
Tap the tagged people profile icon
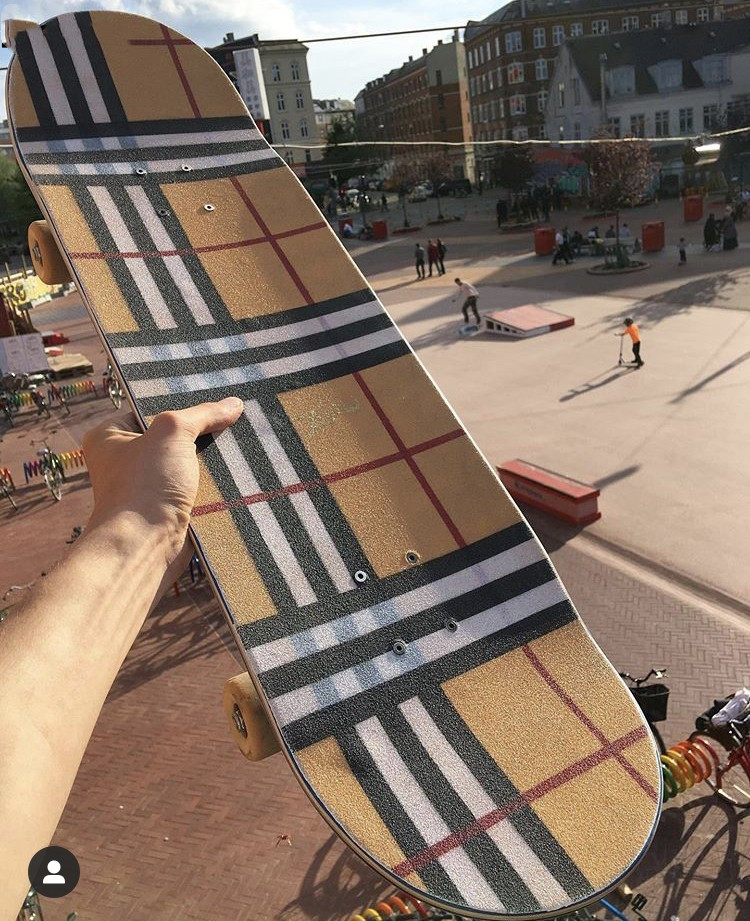point(54,871)
